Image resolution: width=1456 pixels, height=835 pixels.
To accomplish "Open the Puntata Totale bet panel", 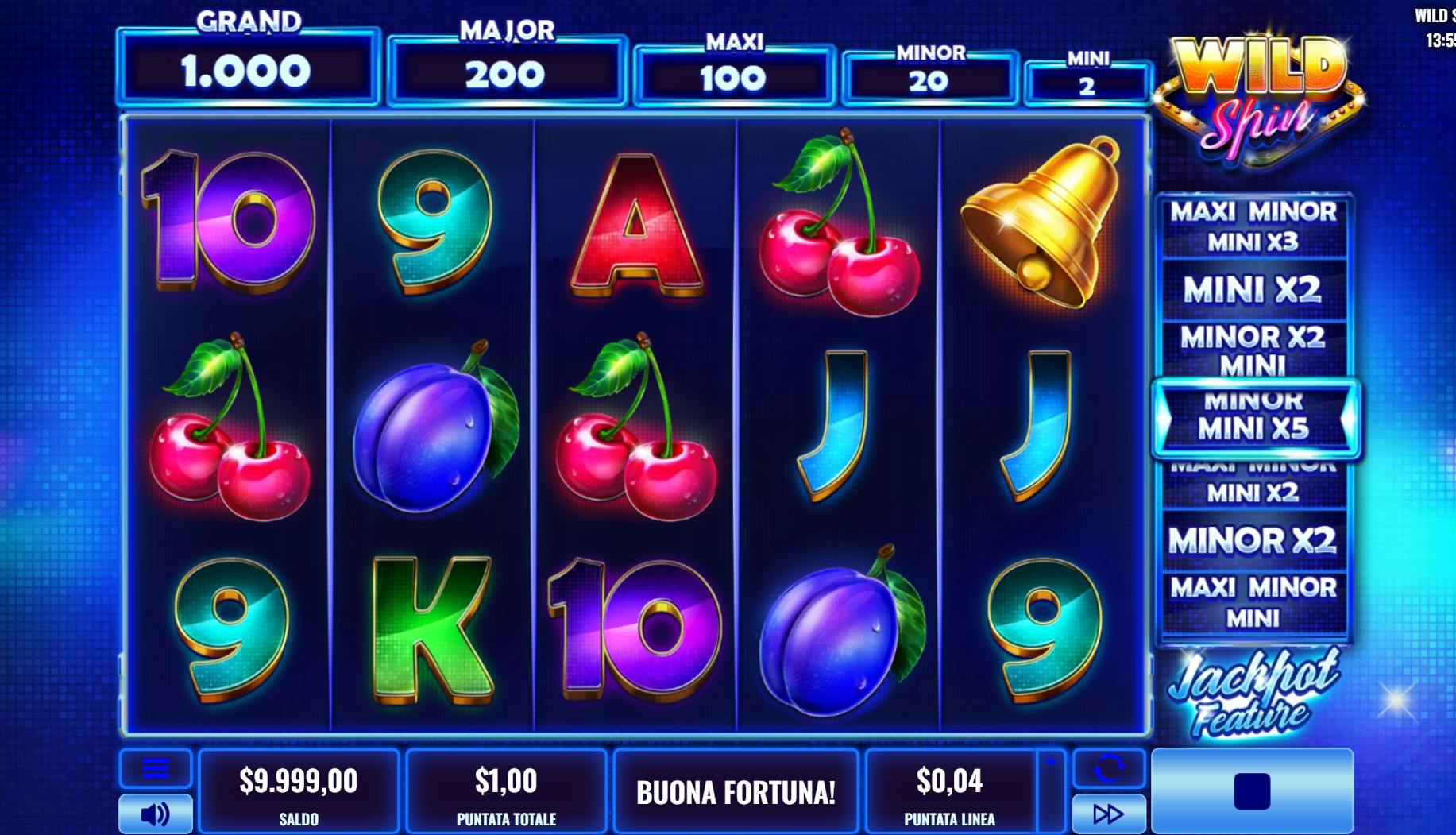I will [506, 791].
